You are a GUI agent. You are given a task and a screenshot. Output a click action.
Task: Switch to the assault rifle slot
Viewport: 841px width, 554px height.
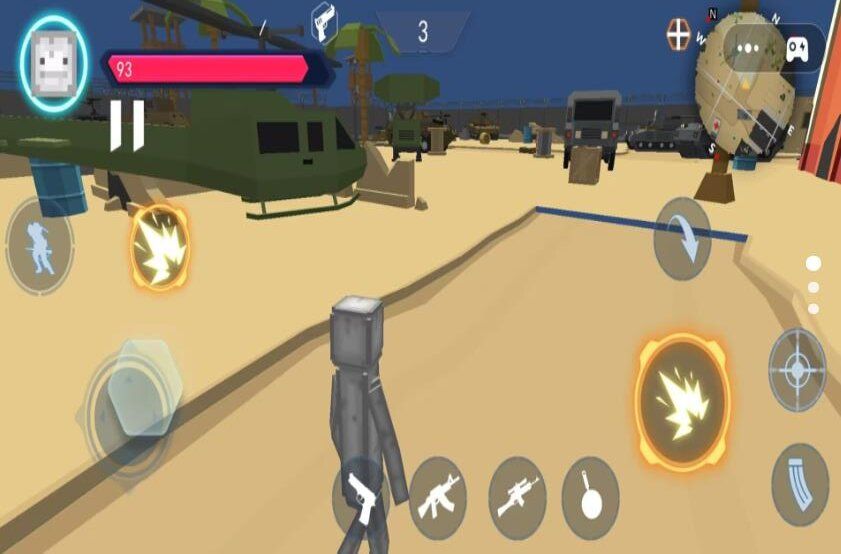tap(437, 492)
